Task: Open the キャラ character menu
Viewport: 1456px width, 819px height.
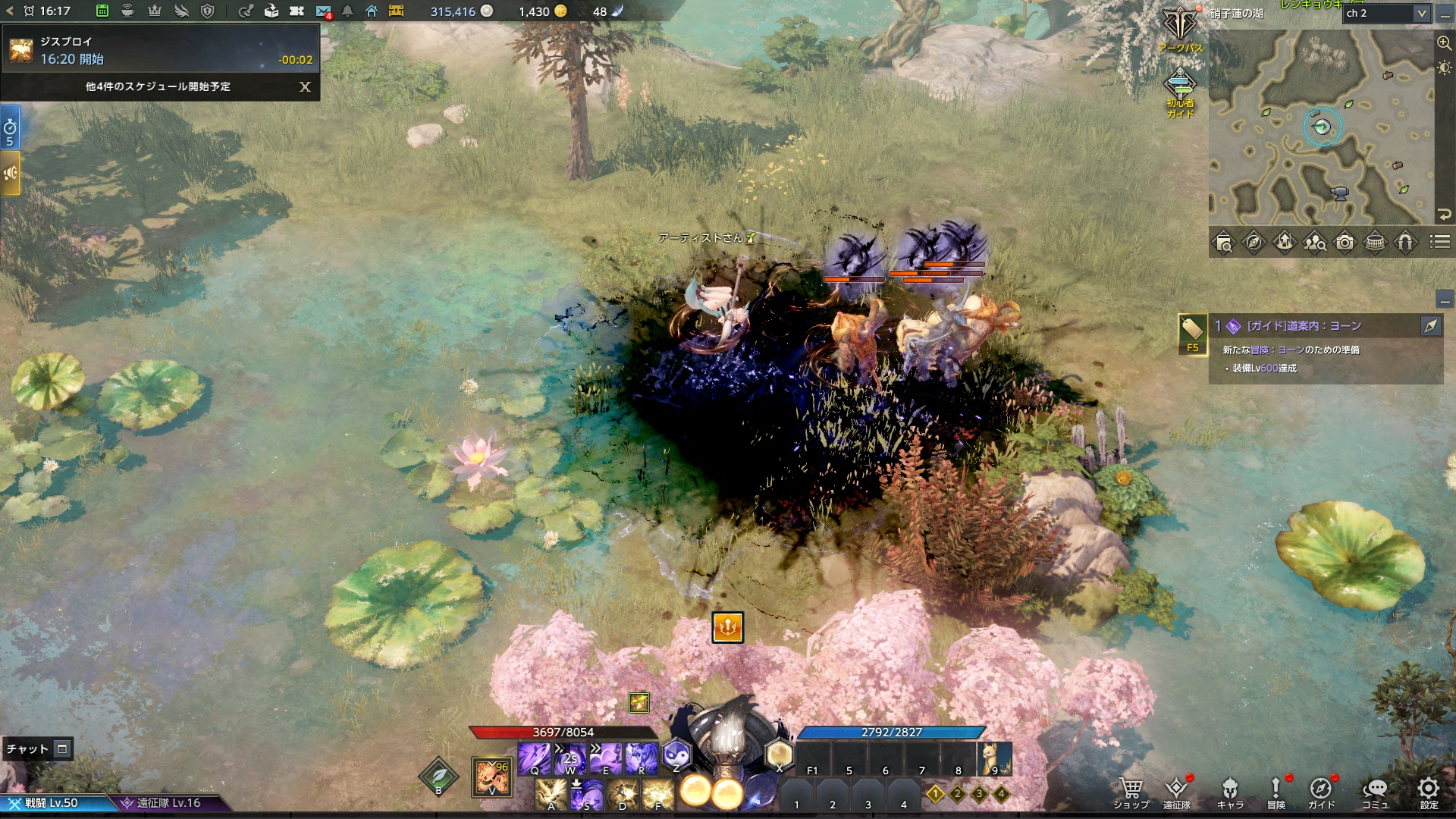Action: click(x=1230, y=792)
